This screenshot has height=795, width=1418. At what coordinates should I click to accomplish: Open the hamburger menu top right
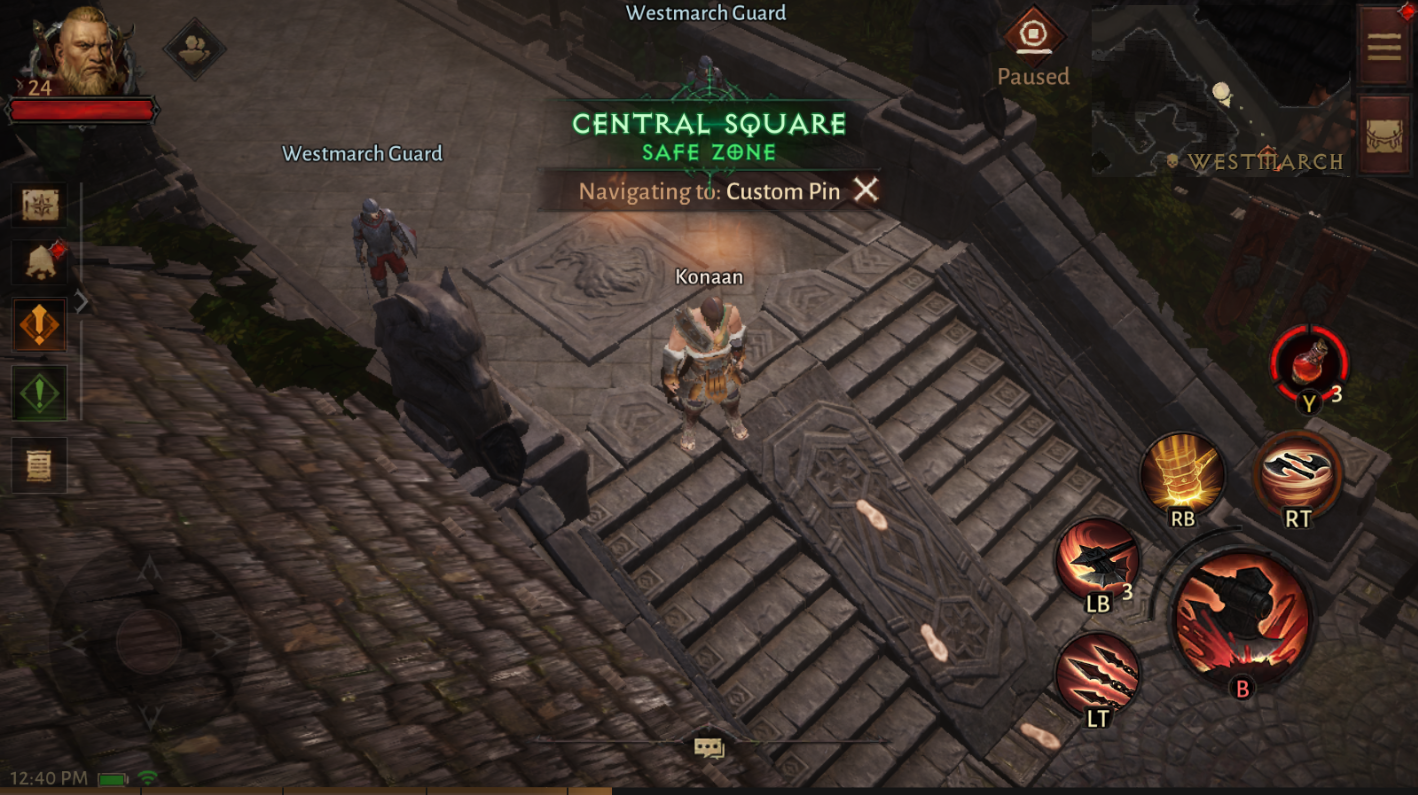(x=1385, y=45)
